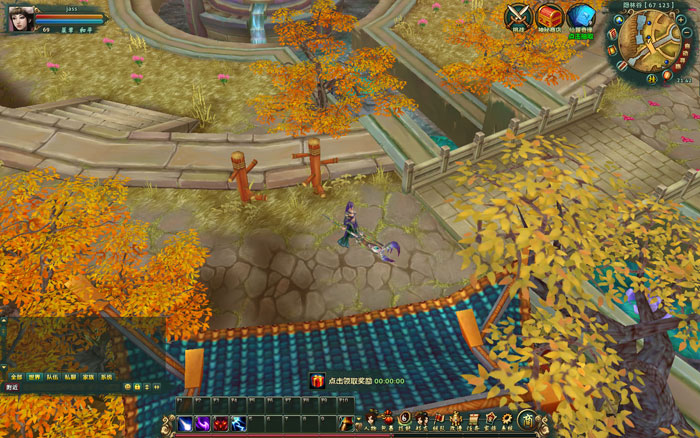The width and height of the screenshot is (700, 438).
Task: Switch chat to the 私聊 tab
Action: tap(70, 376)
